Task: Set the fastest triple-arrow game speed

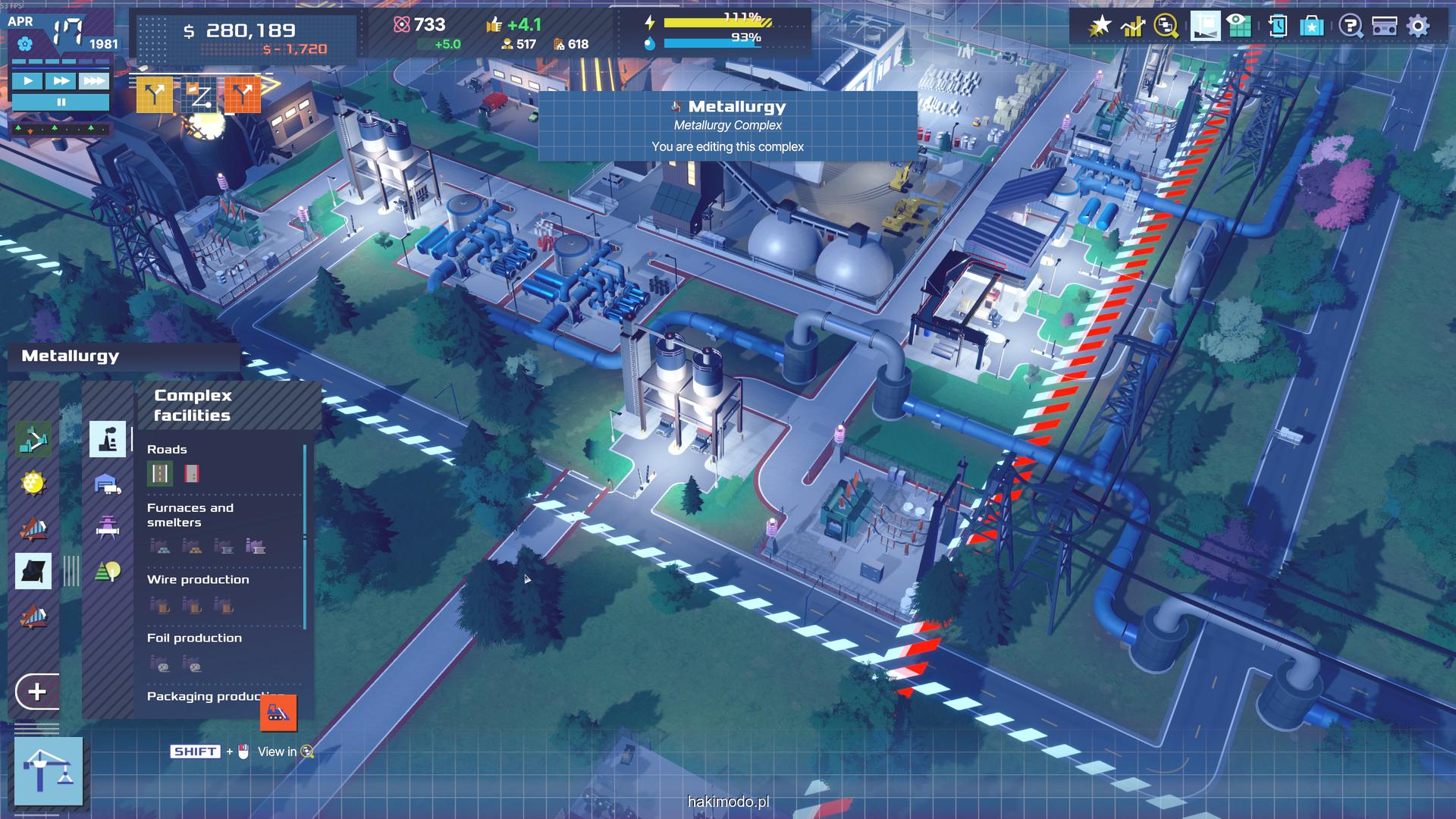Action: point(94,80)
